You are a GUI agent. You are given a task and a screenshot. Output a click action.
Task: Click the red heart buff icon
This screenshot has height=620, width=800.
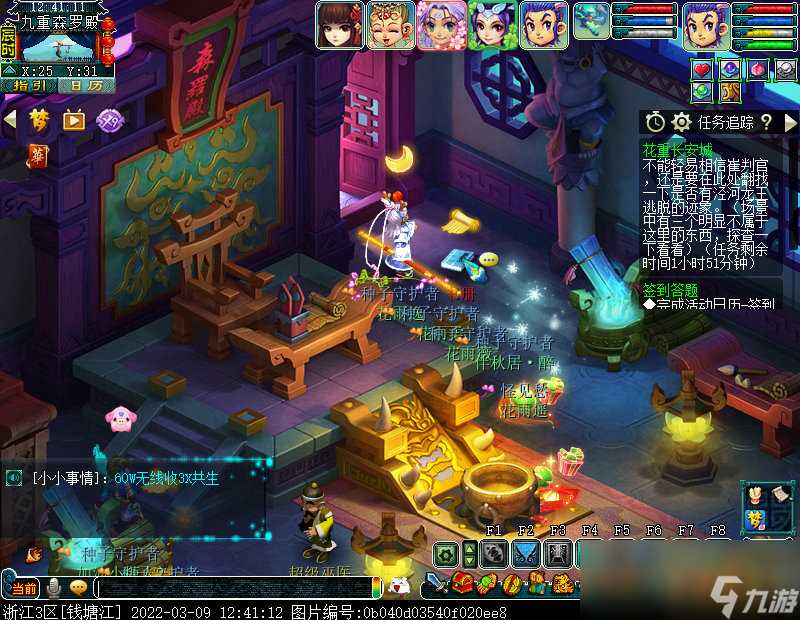[703, 68]
